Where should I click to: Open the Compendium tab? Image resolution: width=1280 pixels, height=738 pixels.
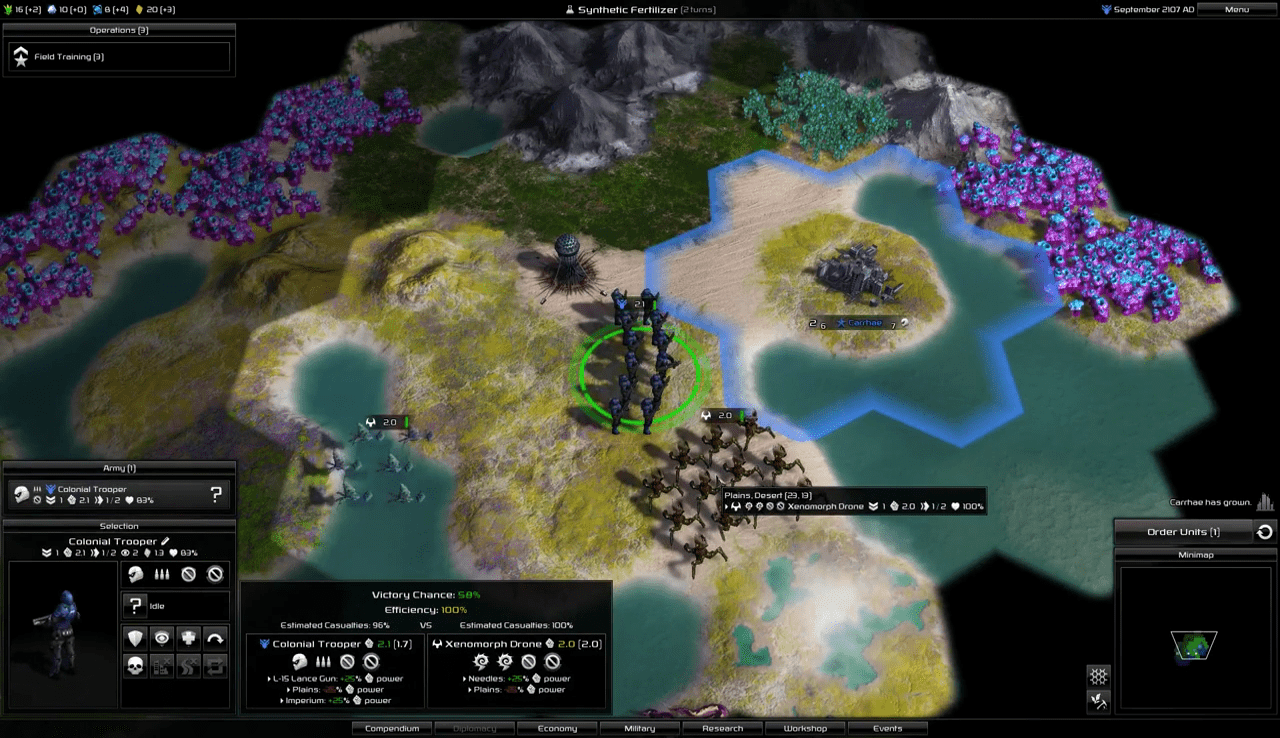392,728
